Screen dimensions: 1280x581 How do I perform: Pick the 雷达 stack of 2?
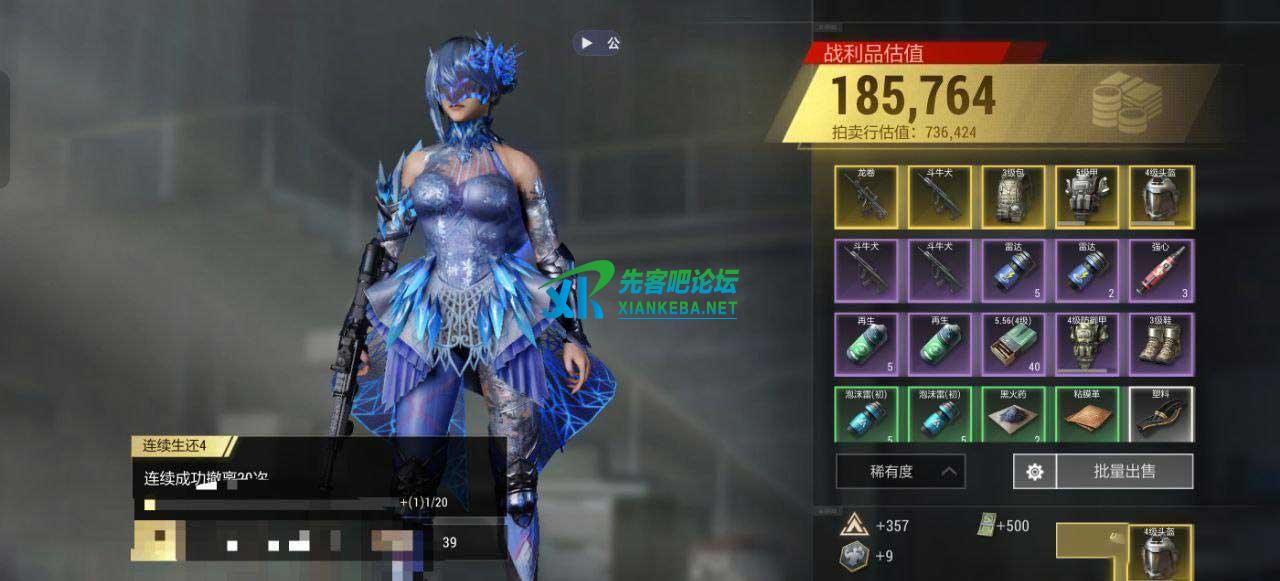[1087, 271]
